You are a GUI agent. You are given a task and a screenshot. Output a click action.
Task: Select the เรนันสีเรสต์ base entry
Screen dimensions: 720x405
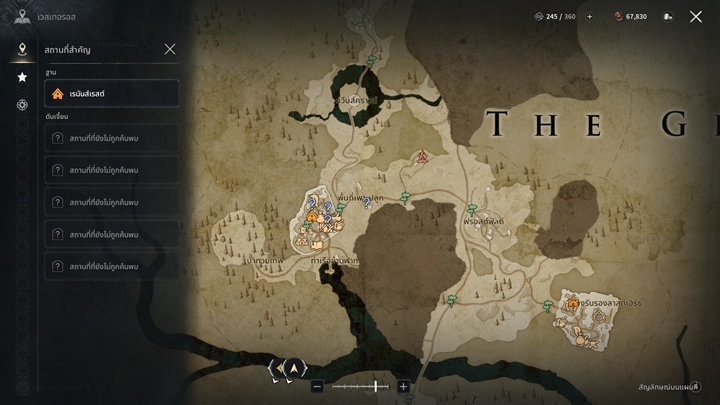[112, 94]
